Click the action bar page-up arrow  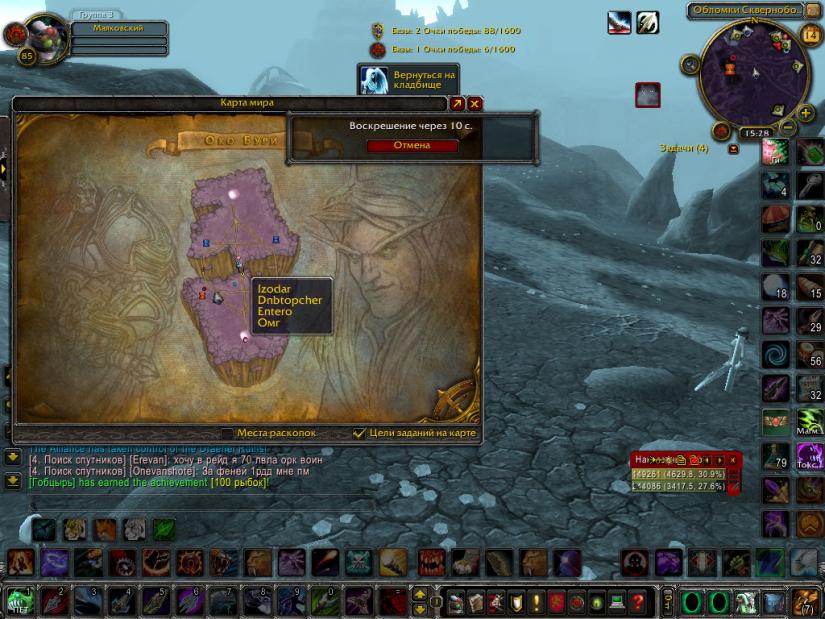pyautogui.click(x=420, y=594)
